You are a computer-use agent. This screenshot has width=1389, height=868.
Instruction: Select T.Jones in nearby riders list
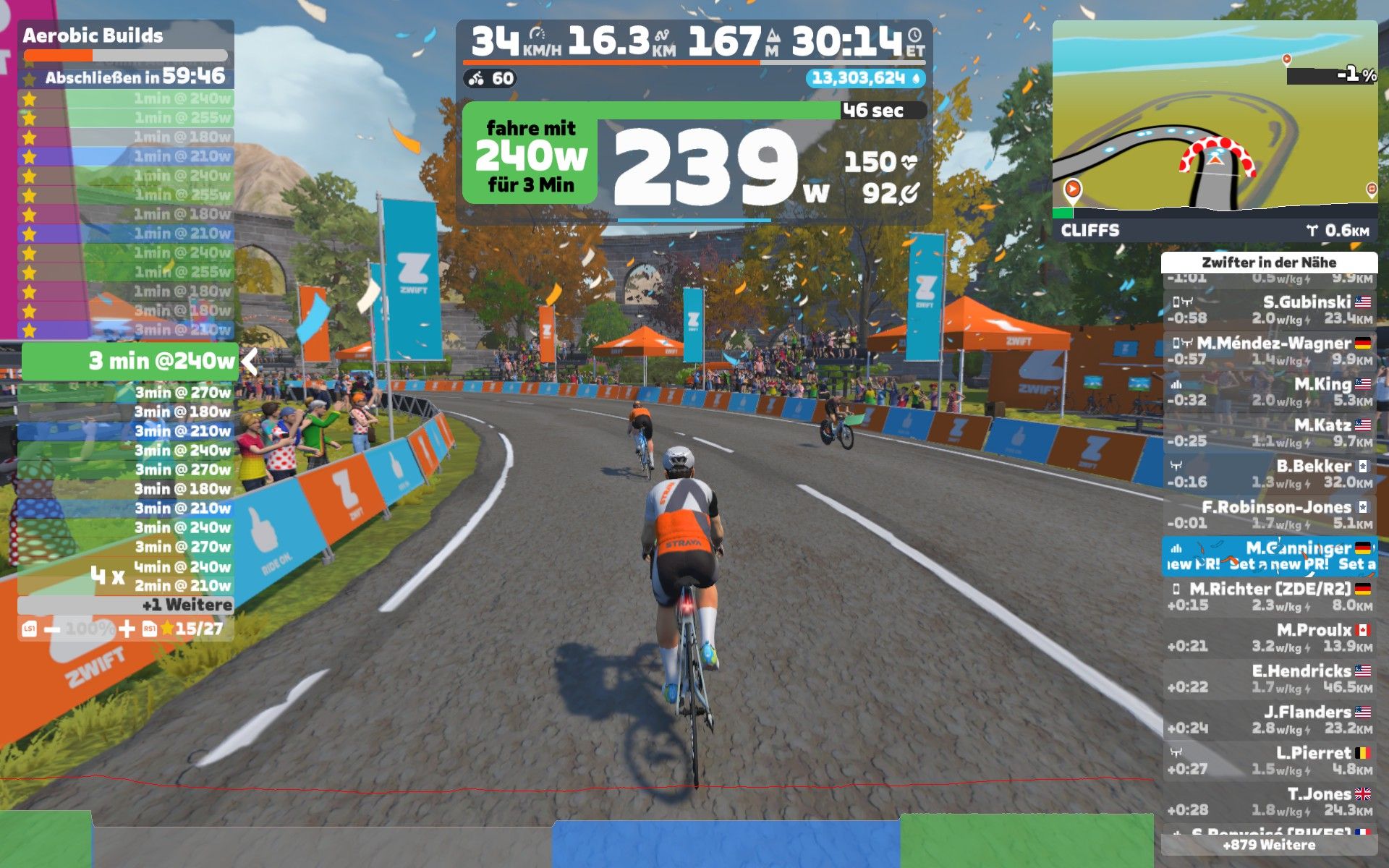pos(1269,801)
